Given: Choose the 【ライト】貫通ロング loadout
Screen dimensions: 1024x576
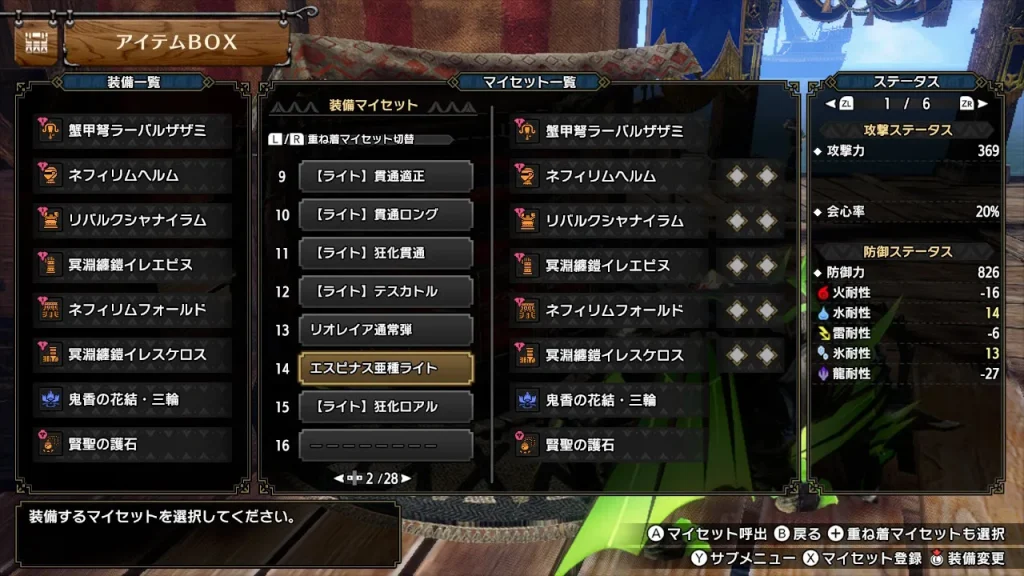Looking at the screenshot, I should 385,214.
